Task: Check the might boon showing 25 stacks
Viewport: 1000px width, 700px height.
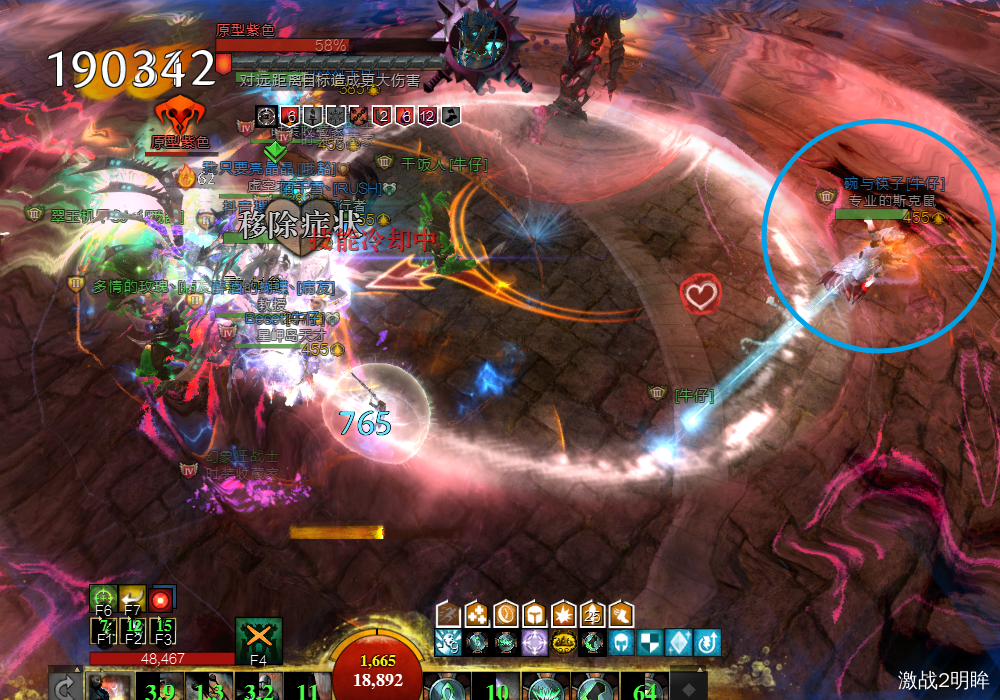Action: click(594, 612)
